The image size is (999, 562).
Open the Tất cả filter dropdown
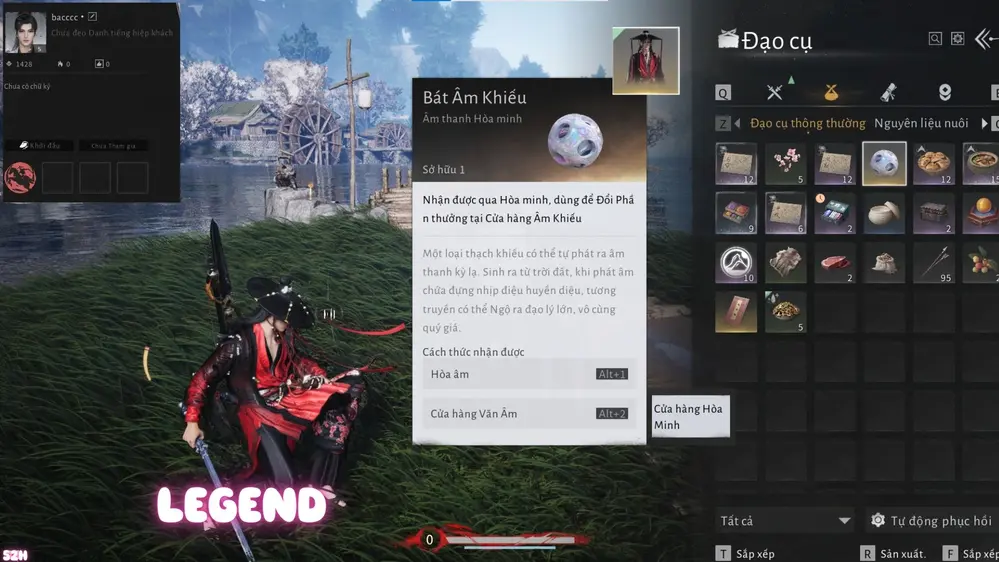(x=785, y=521)
